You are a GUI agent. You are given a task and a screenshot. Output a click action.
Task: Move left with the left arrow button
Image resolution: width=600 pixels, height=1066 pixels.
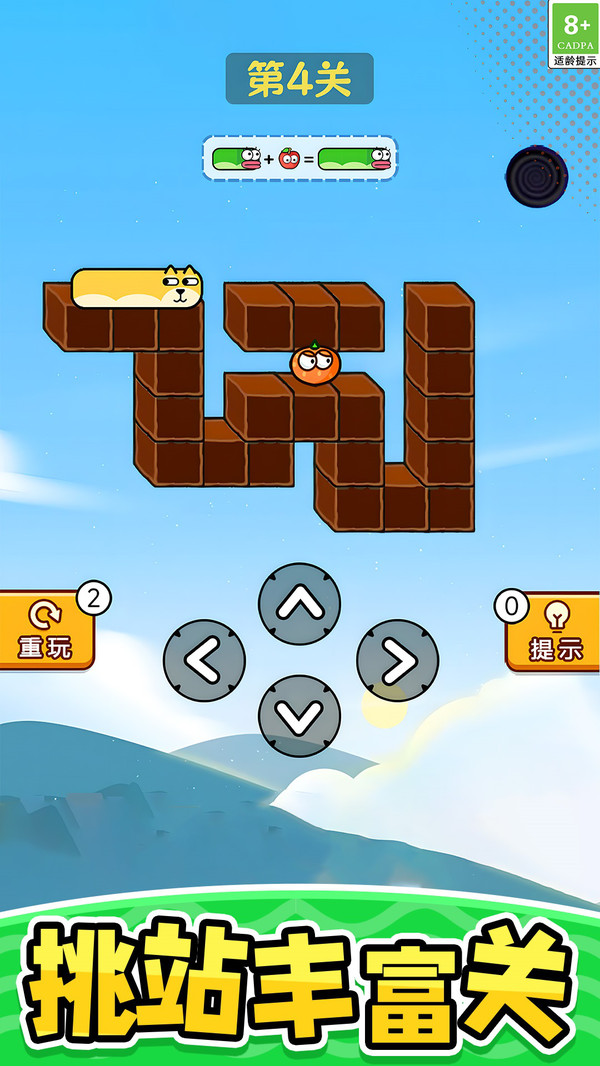tap(204, 660)
